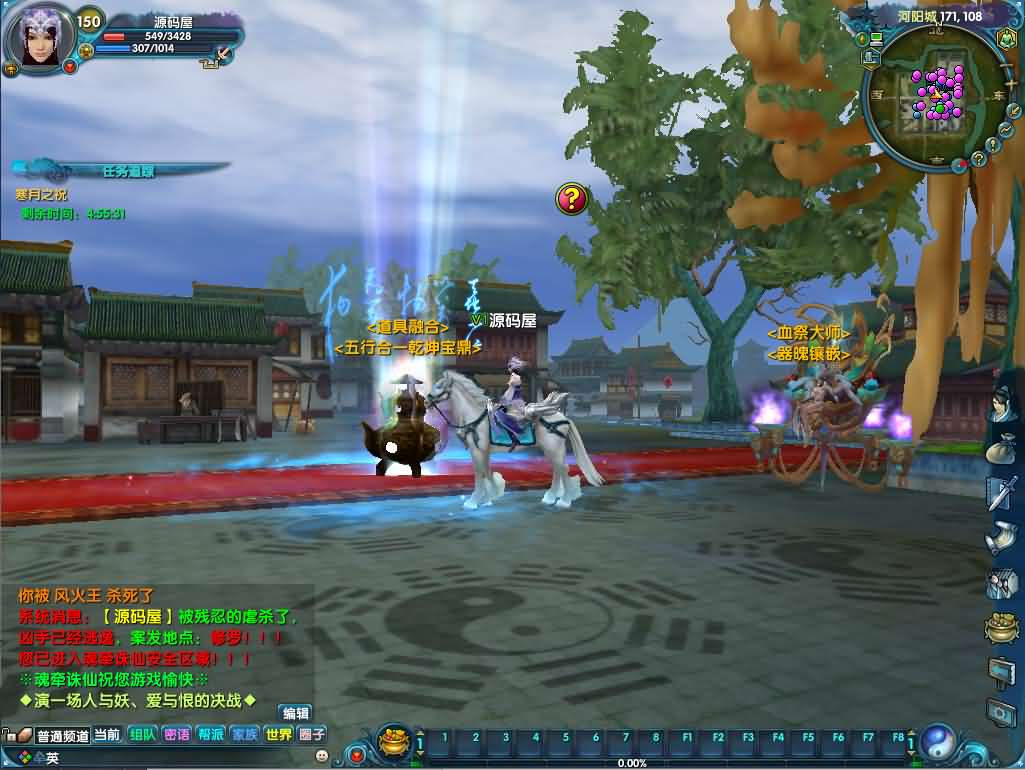Switch to the 当前 chat channel tab
The image size is (1025, 770).
coord(107,735)
